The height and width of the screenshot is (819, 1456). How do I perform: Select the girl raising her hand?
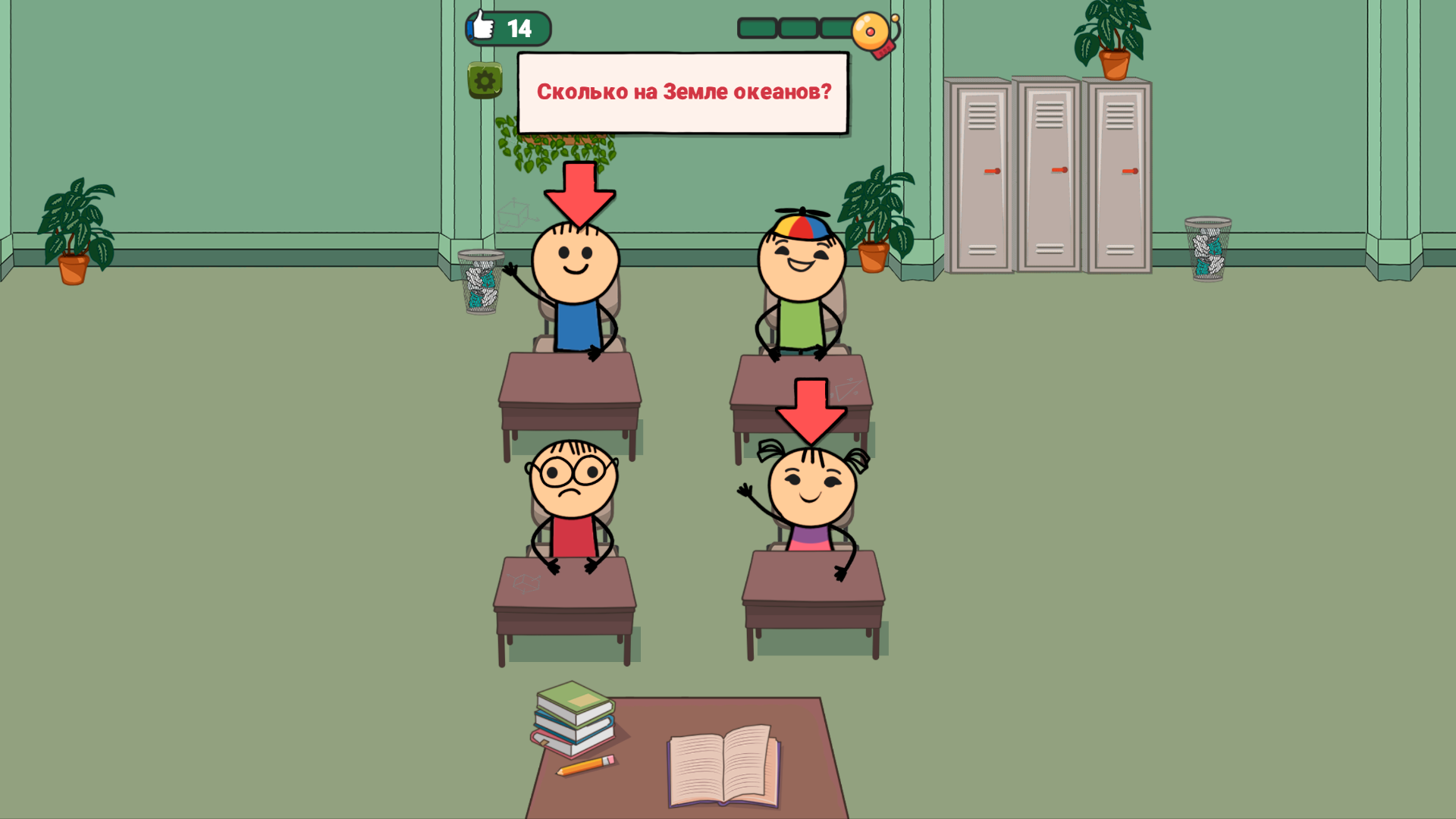810,489
